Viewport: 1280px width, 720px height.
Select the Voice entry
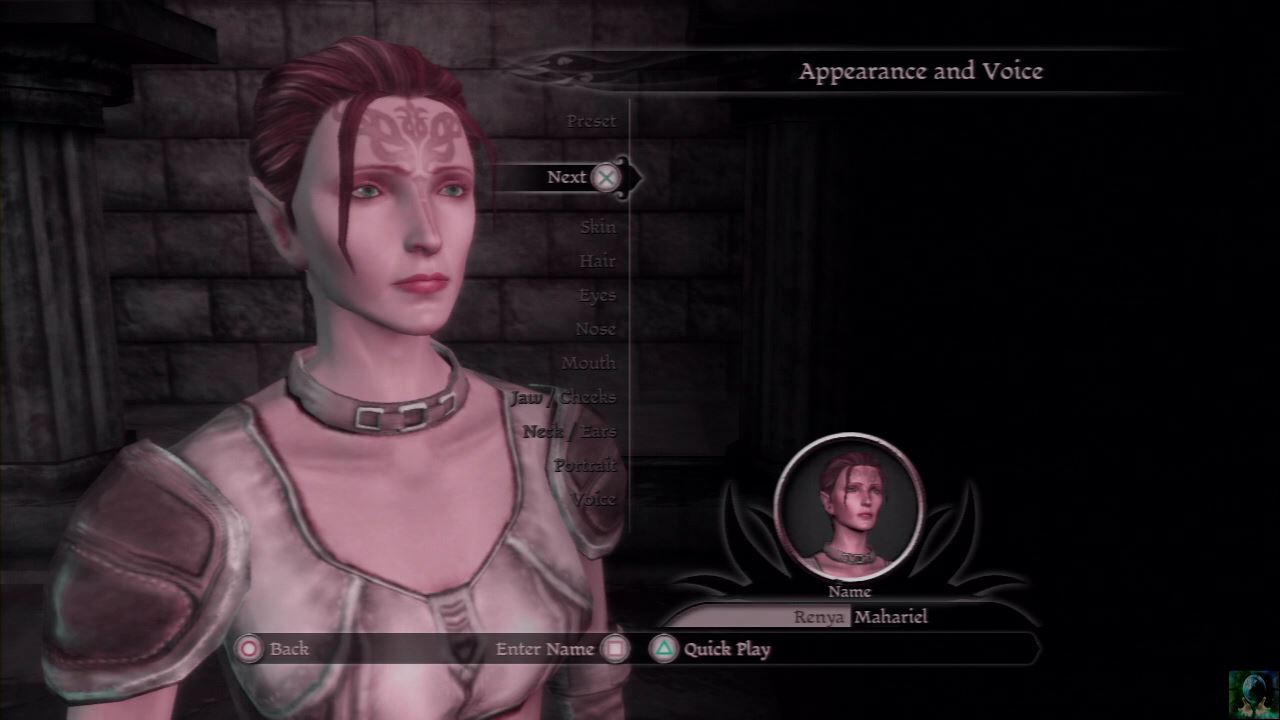tap(594, 499)
